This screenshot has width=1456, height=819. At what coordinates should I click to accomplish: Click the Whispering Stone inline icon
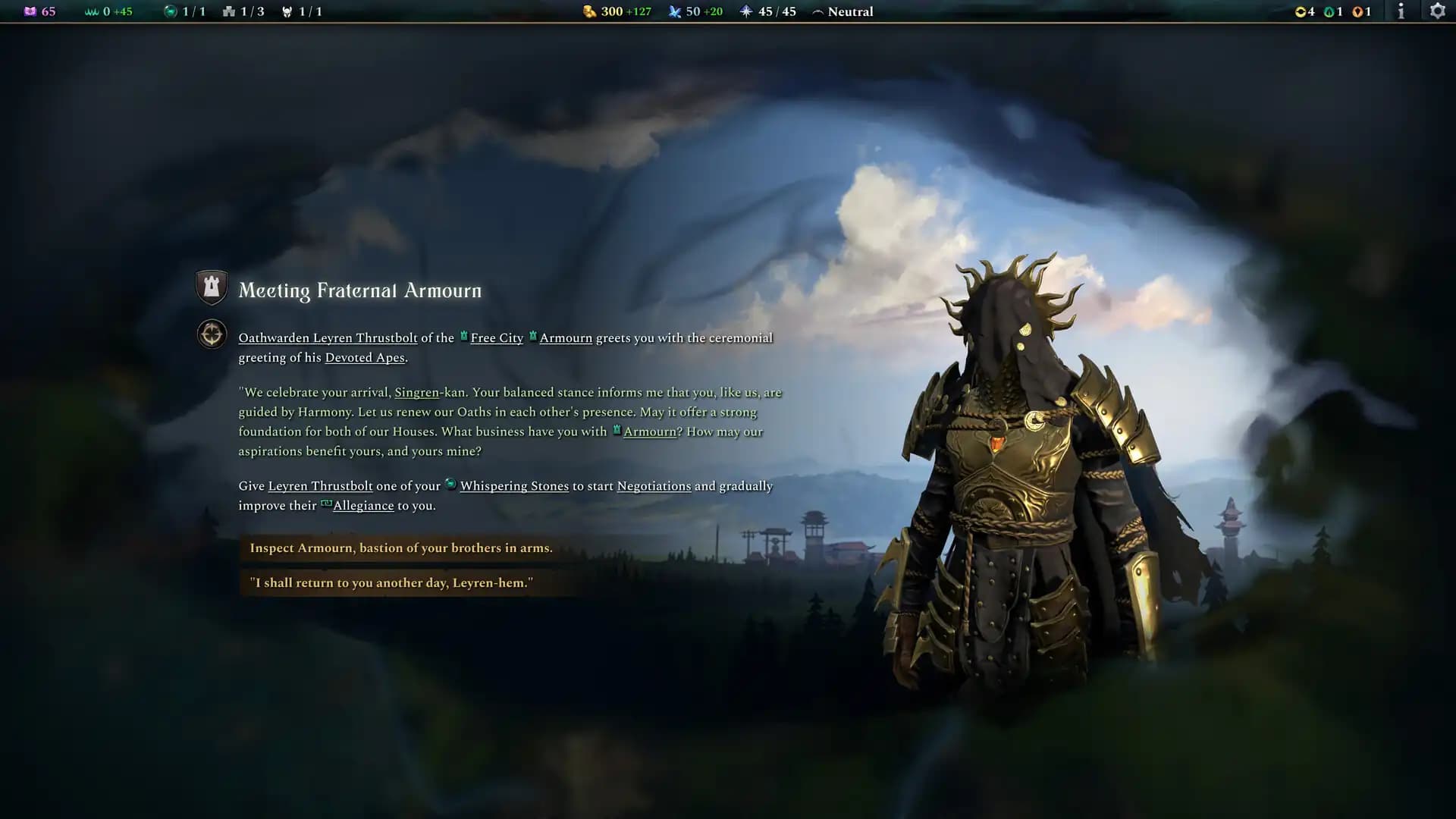click(x=450, y=485)
